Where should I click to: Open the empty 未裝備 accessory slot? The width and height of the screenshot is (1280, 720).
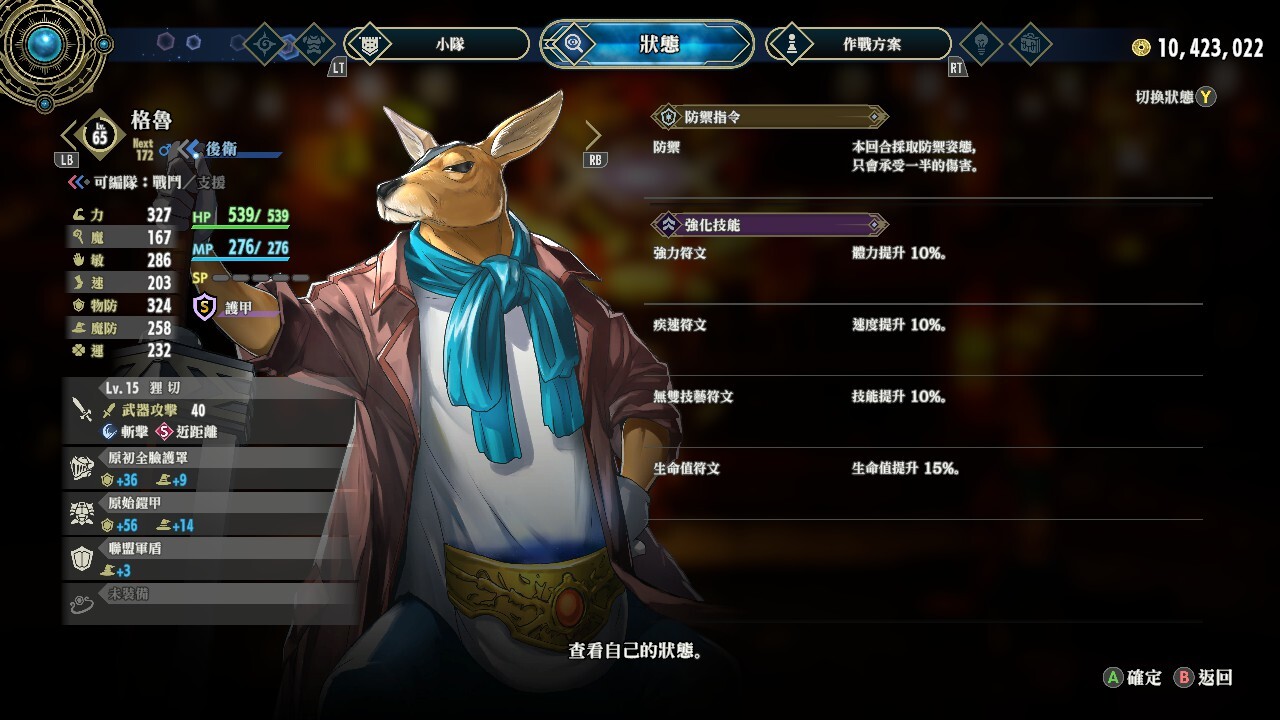[210, 601]
